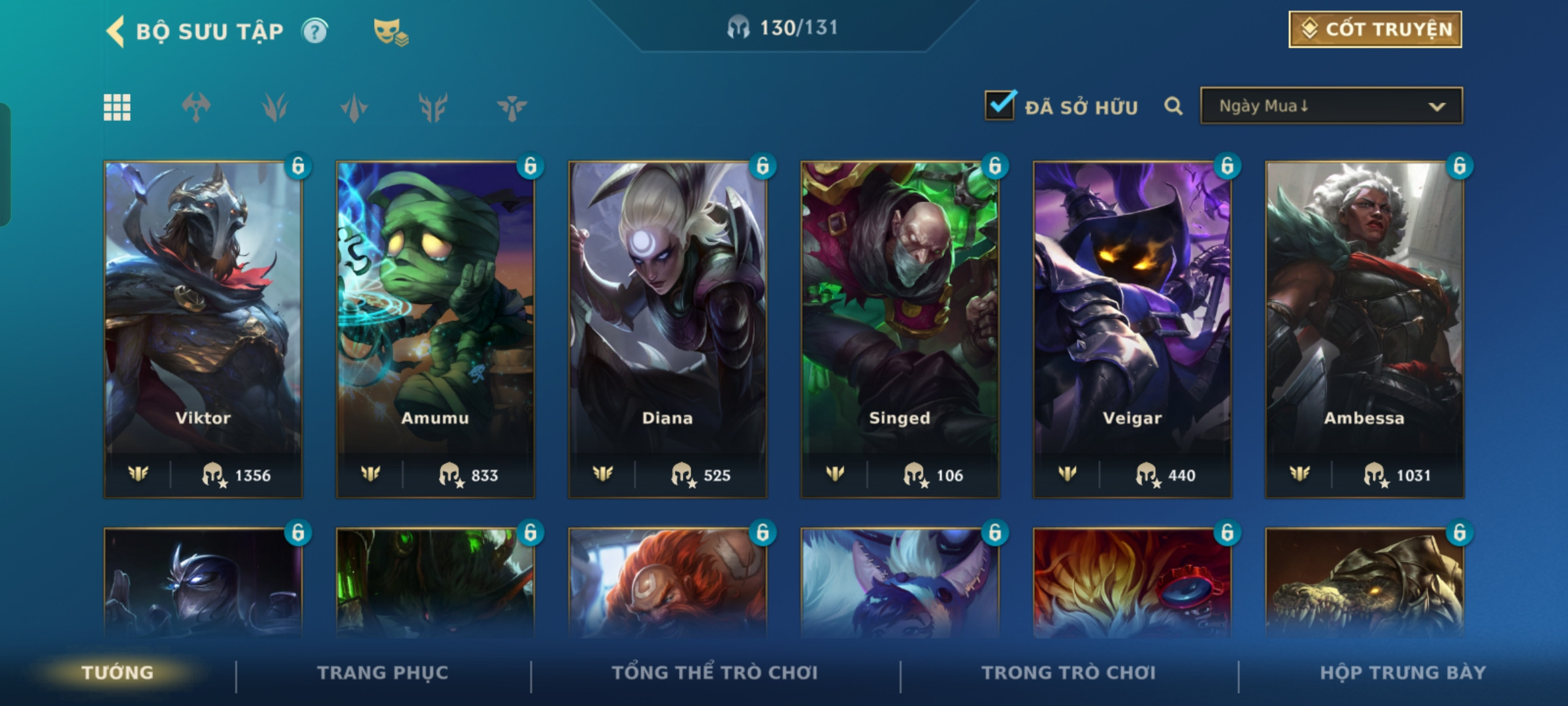Image resolution: width=1568 pixels, height=706 pixels.
Task: Go to the Trong Trò Chơi tab
Action: pyautogui.click(x=1068, y=673)
